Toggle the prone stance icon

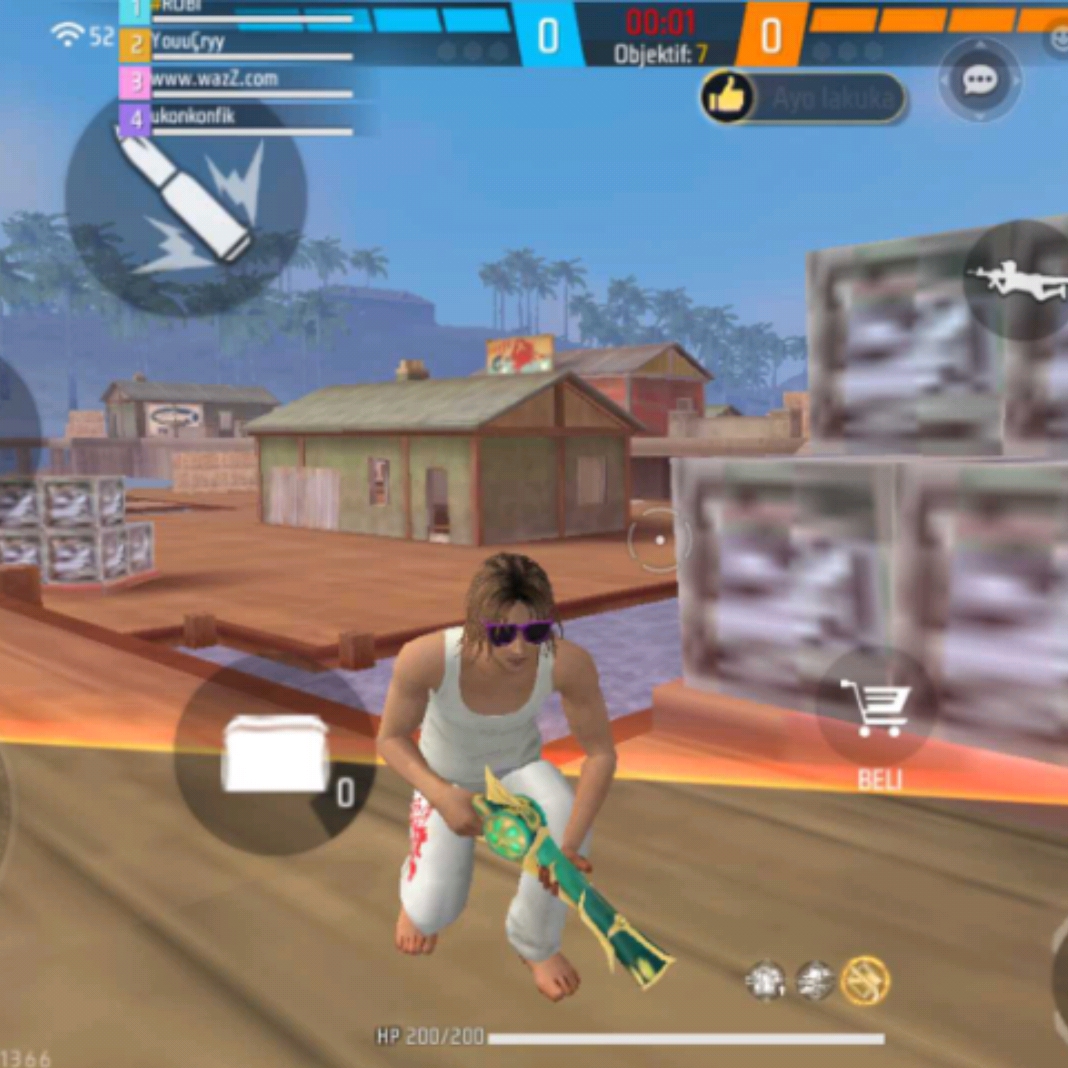(1017, 280)
